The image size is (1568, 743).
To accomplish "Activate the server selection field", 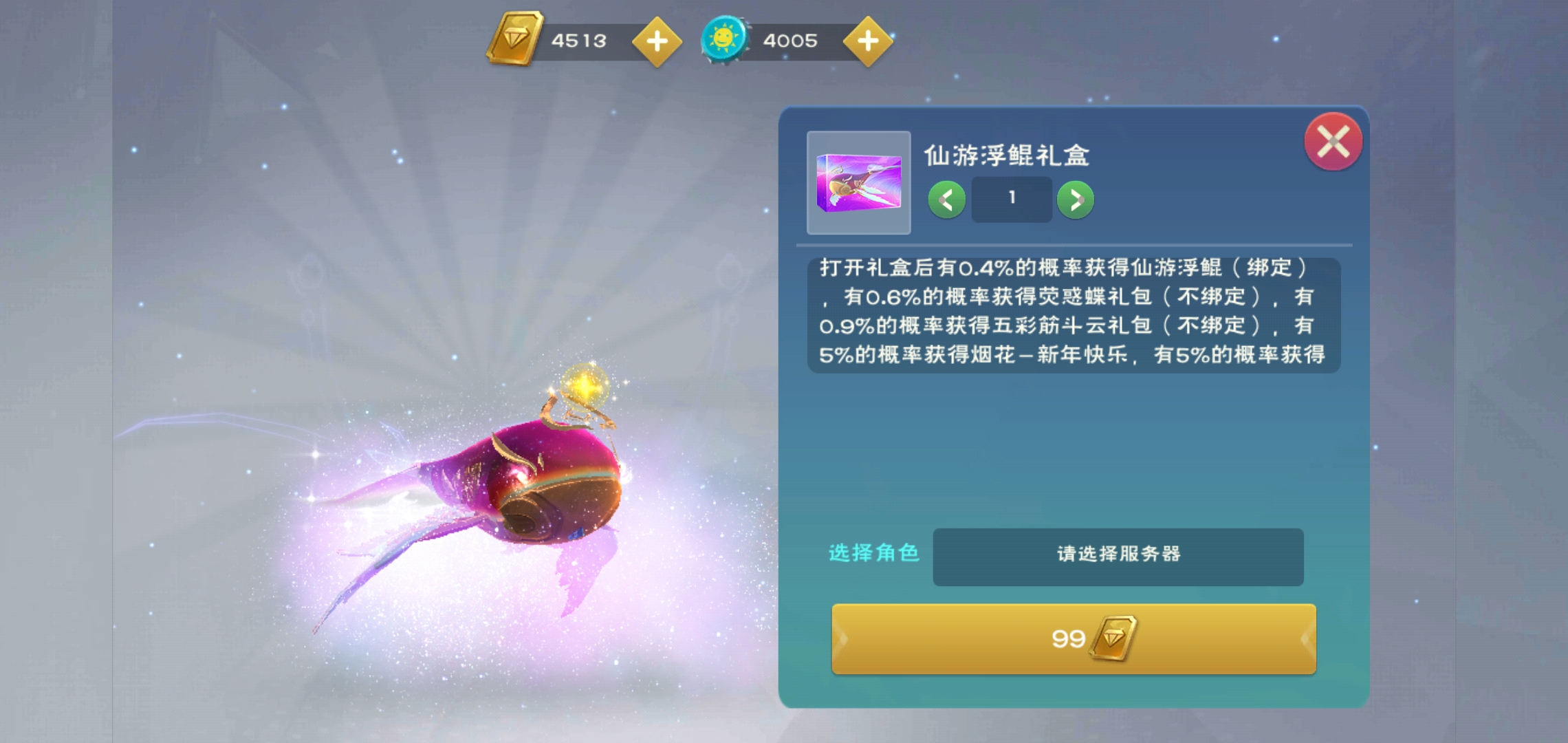I will pos(1119,557).
